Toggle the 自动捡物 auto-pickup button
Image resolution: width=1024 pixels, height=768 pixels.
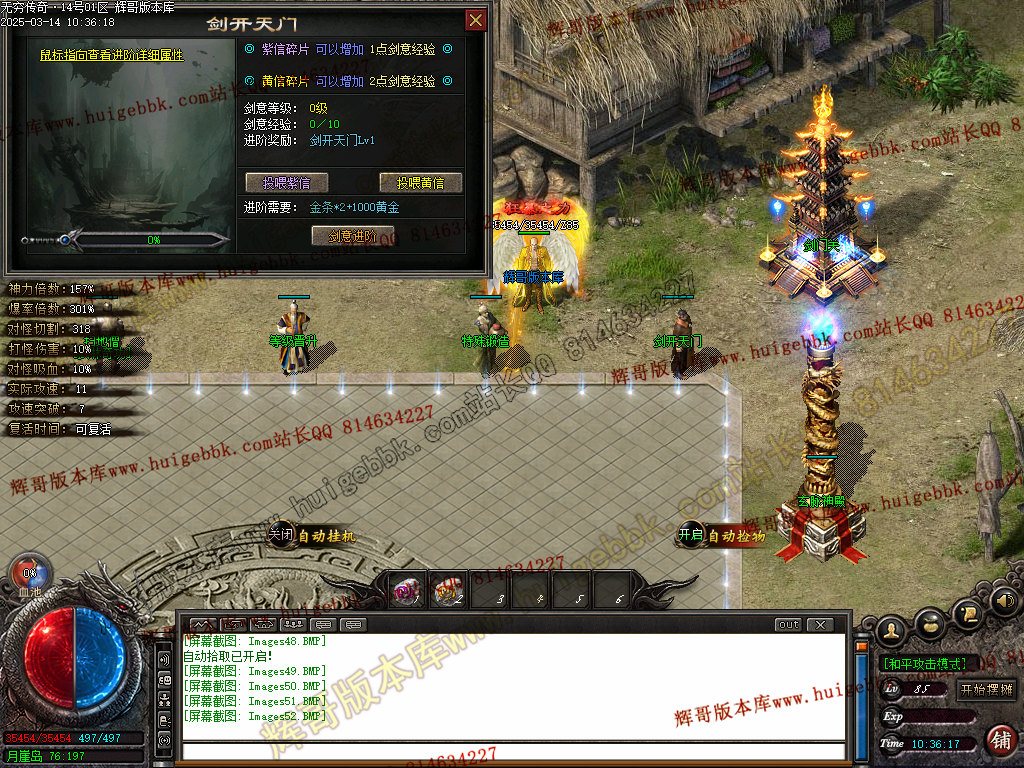722,536
